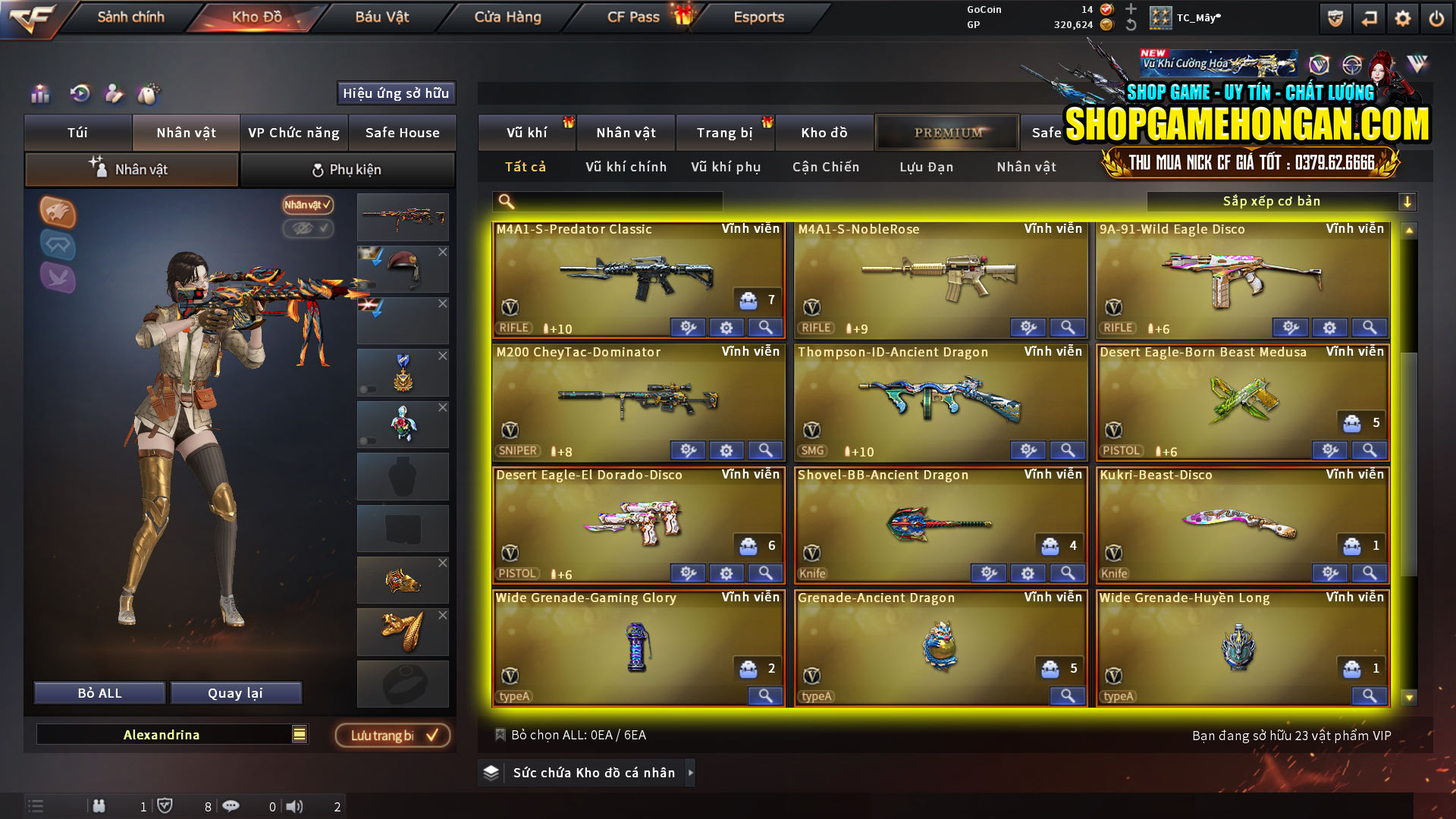Click the sort direction arrow beside Sắp xếp cơ bản

1408,201
